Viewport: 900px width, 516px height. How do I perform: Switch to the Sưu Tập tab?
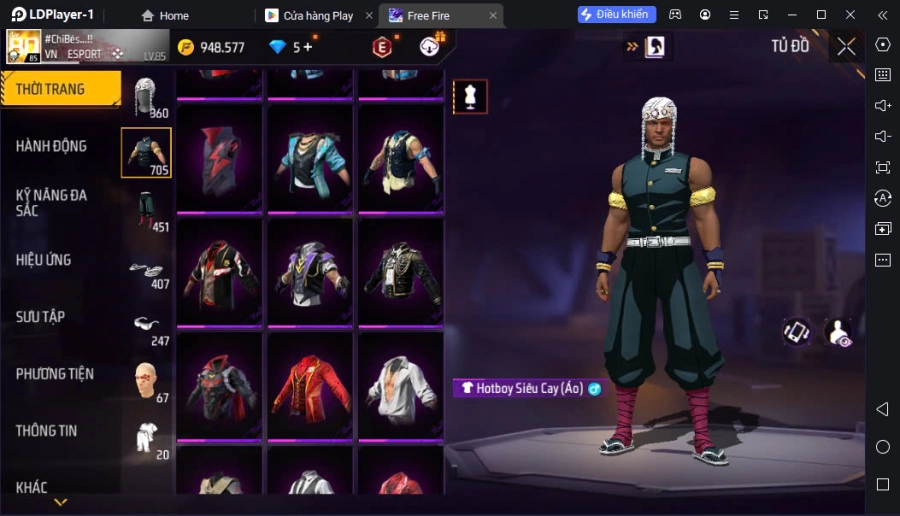(x=41, y=317)
